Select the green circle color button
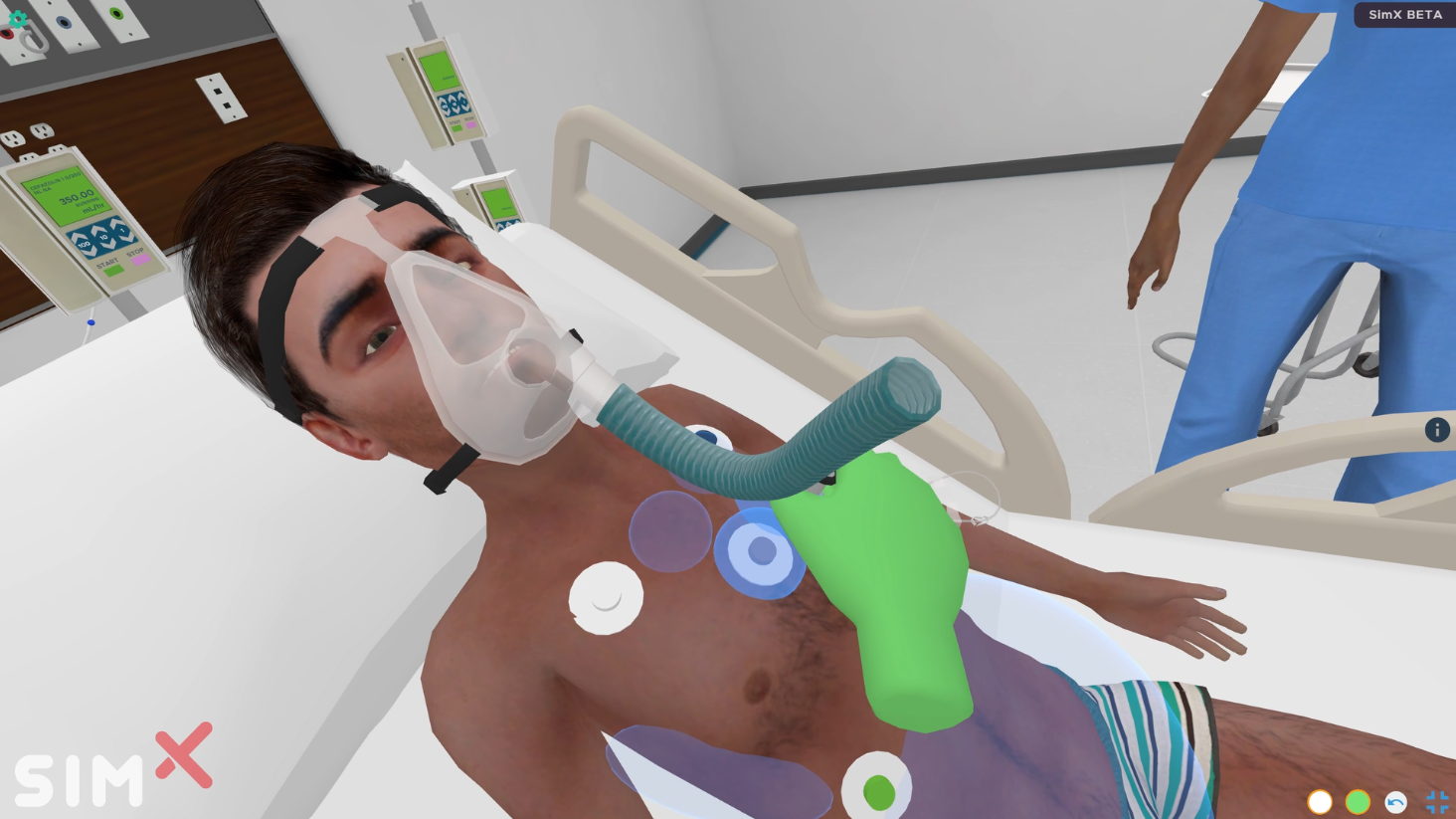Viewport: 1456px width, 819px height. 1358,802
